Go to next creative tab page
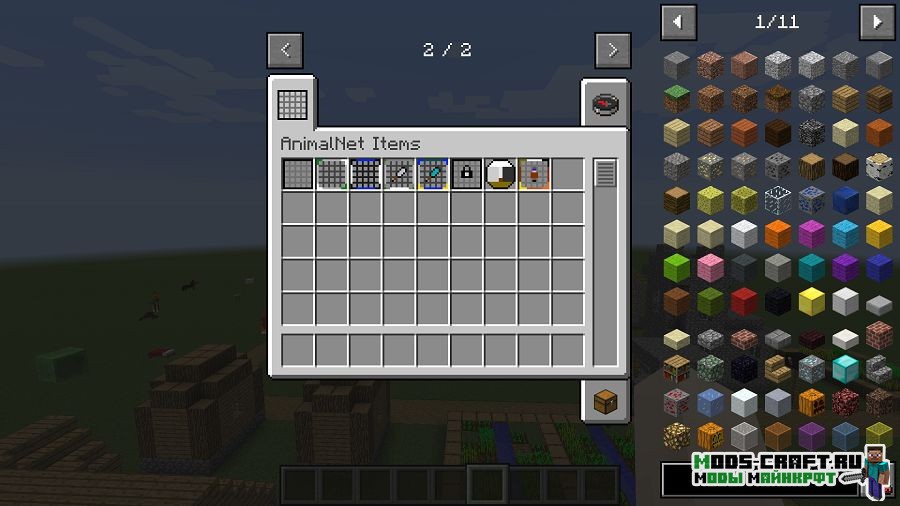 (x=612, y=49)
